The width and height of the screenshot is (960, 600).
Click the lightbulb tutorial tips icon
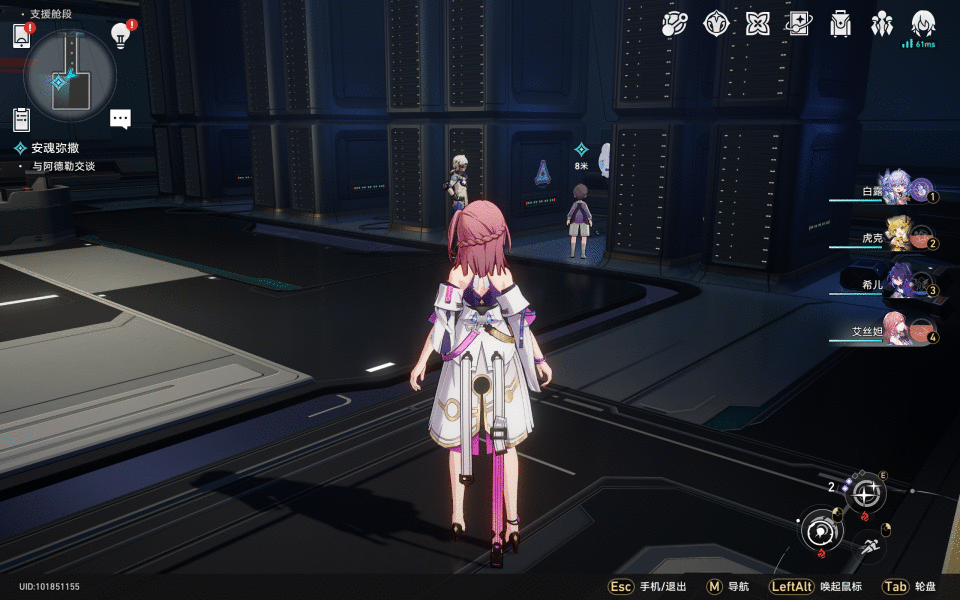(120, 36)
